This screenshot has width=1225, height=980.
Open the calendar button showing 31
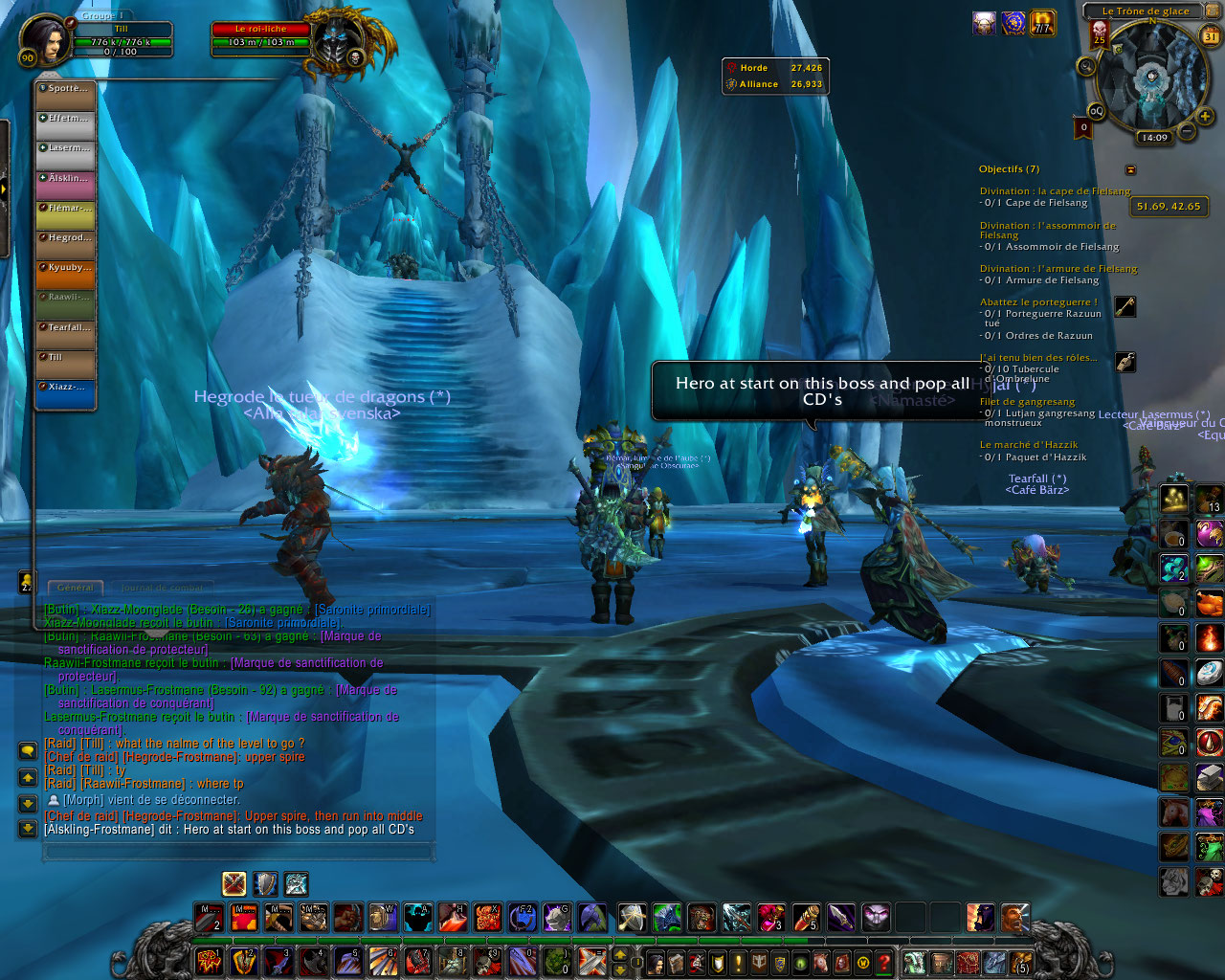[1210, 36]
